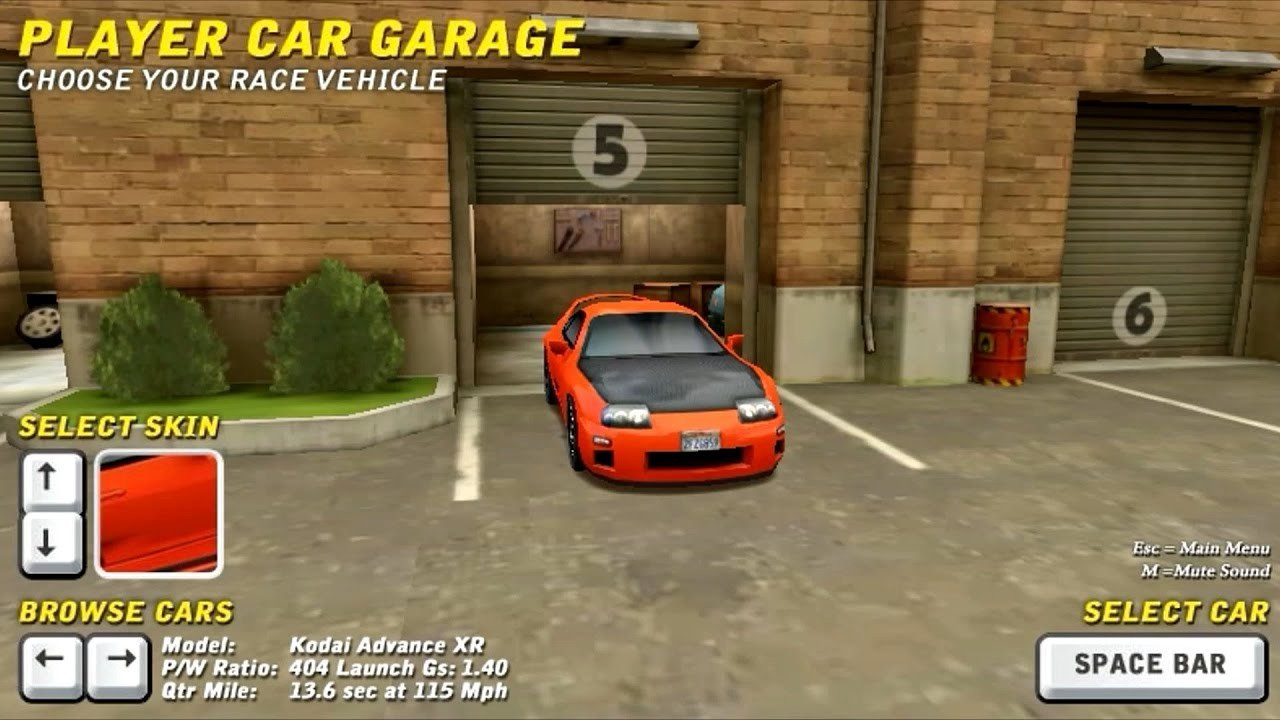This screenshot has width=1280, height=720.
Task: Click the up arrow to change car skin
Action: (45, 483)
